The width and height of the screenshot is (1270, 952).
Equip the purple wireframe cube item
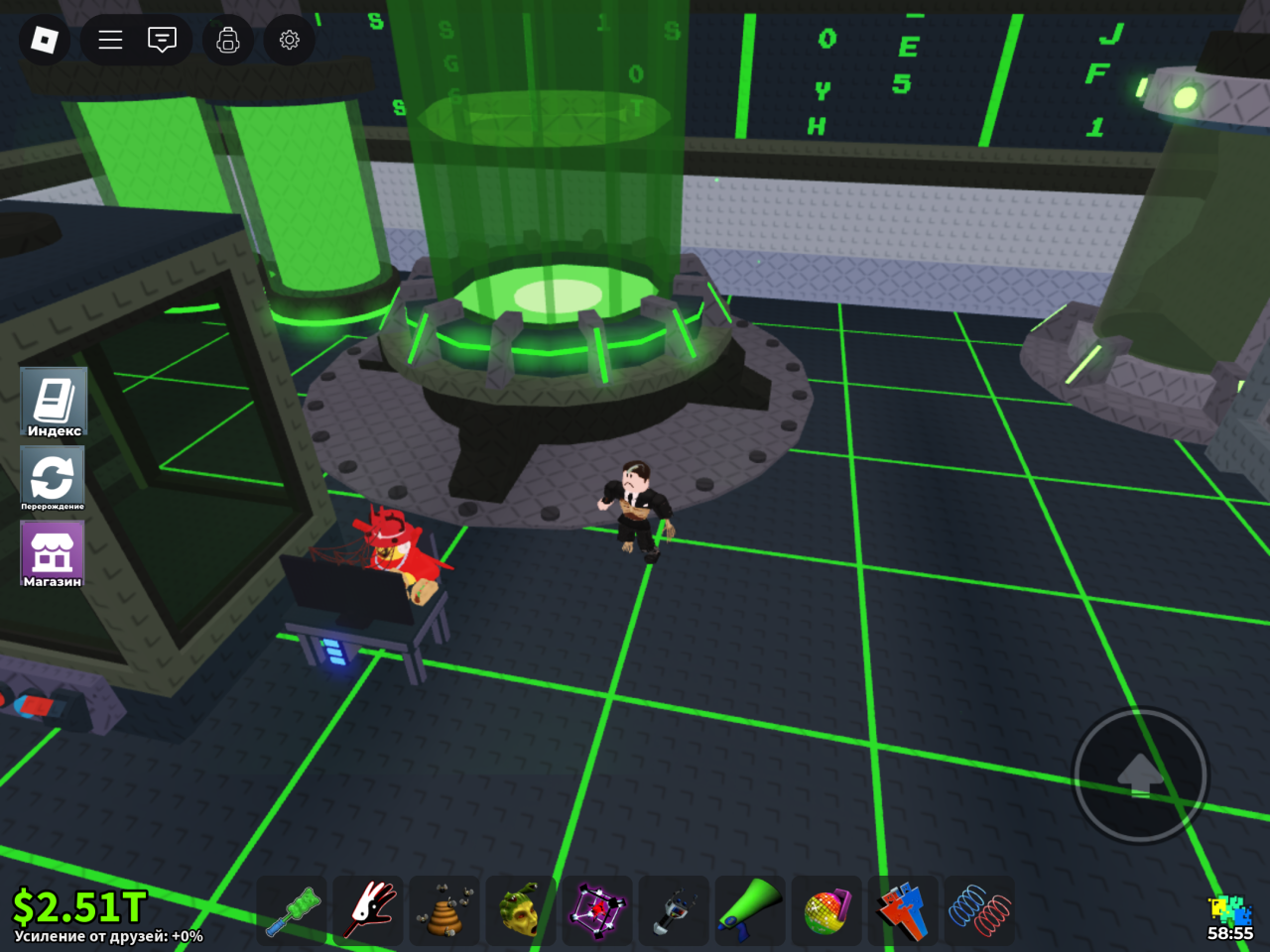coord(597,910)
